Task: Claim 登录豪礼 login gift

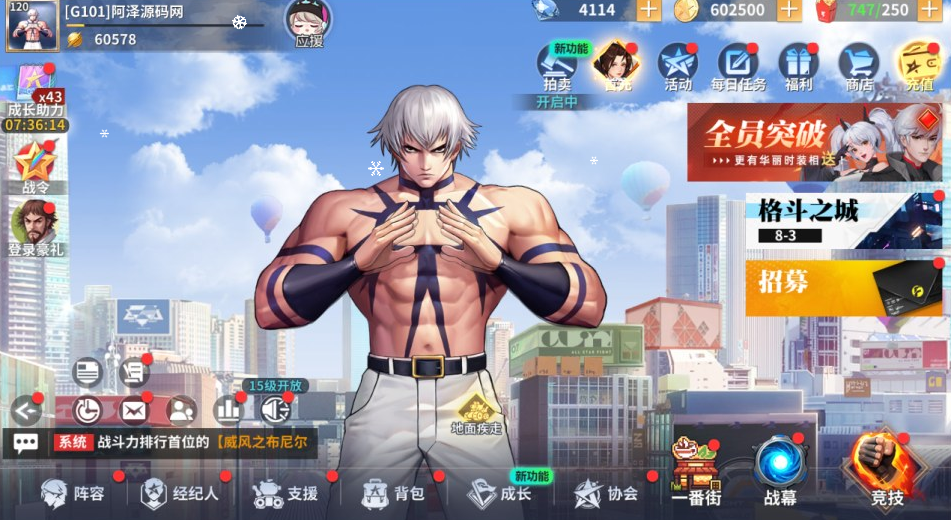Action: point(35,227)
